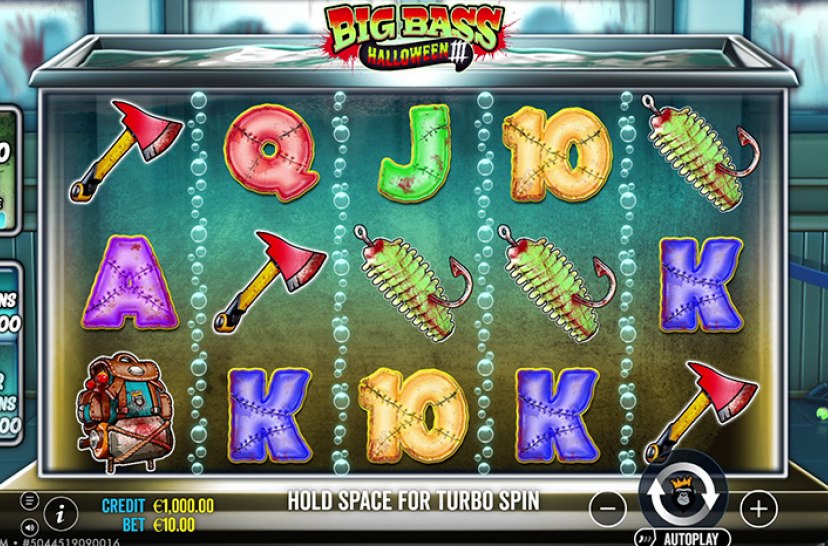Toggle the sound speaker icon
This screenshot has width=828, height=546.
(x=30, y=525)
